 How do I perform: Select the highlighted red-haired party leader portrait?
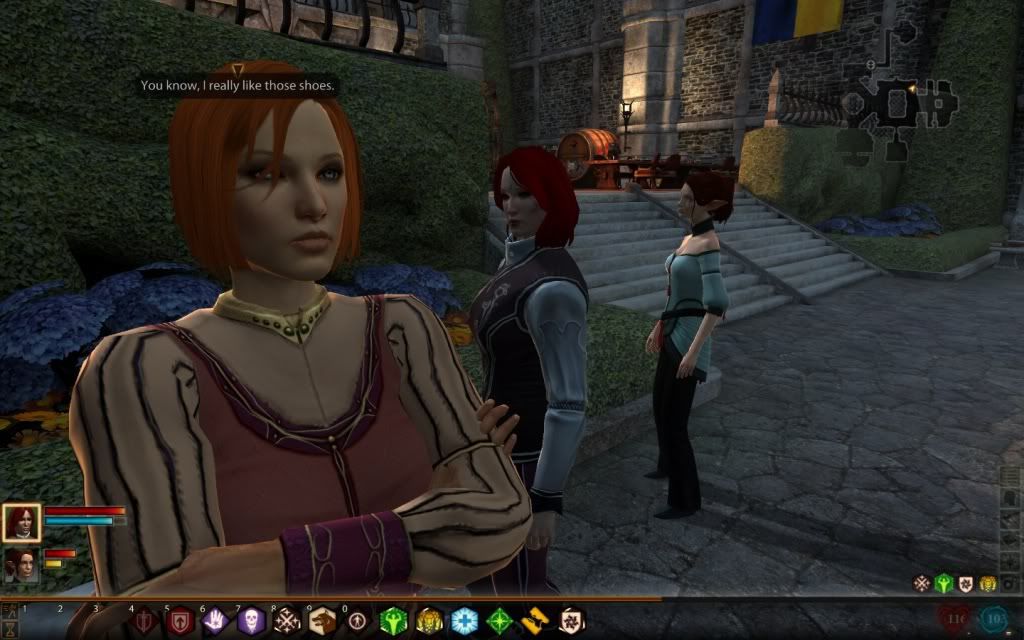(21, 522)
